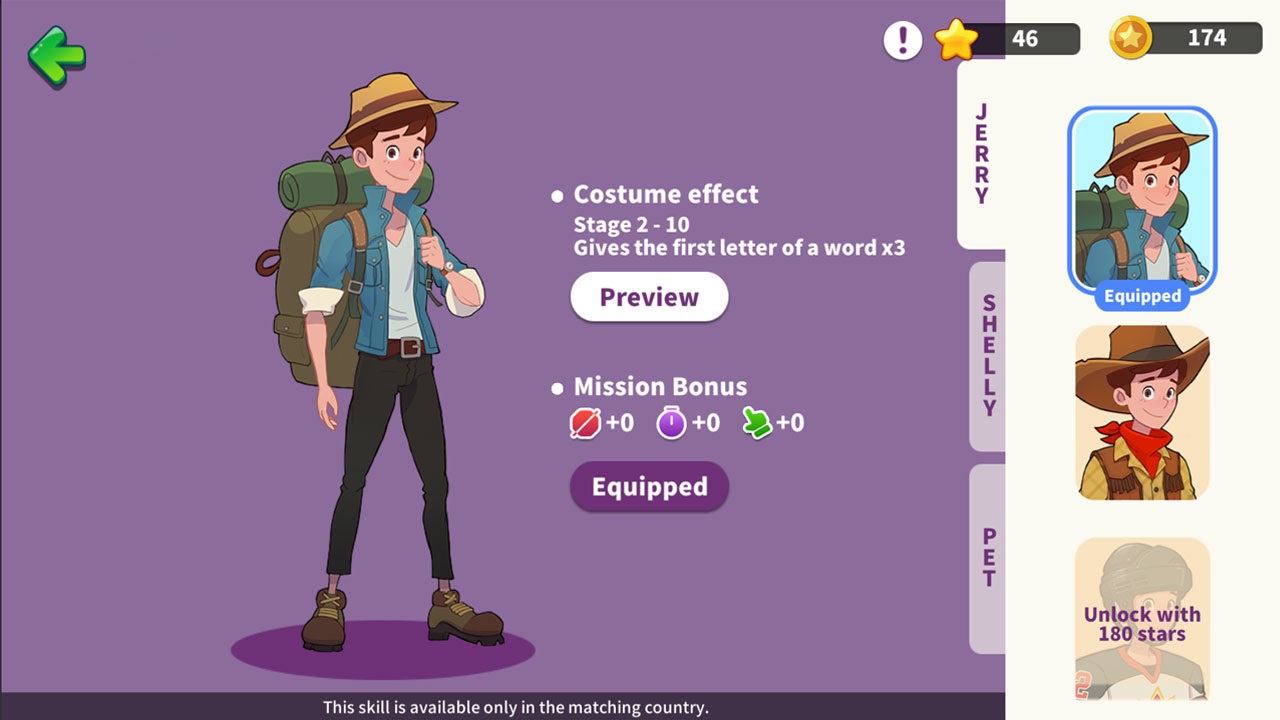Click the Mission Bonus bullet point
The width and height of the screenshot is (1280, 720).
pyautogui.click(x=557, y=388)
